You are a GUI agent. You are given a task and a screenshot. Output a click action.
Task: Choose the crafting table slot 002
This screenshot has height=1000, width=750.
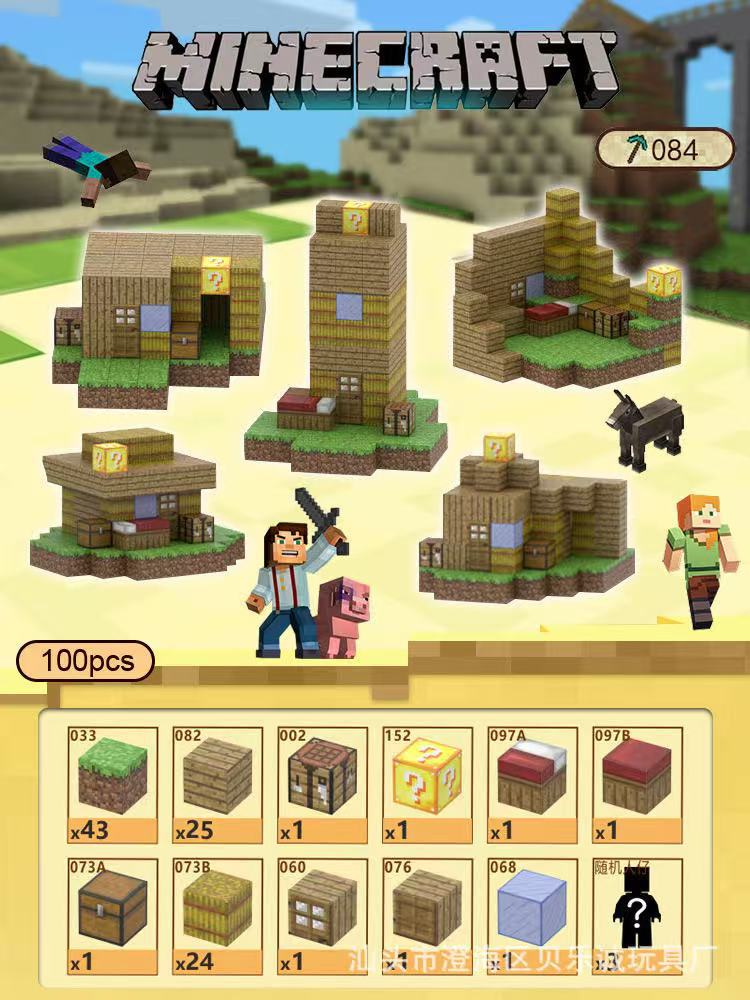tap(322, 785)
